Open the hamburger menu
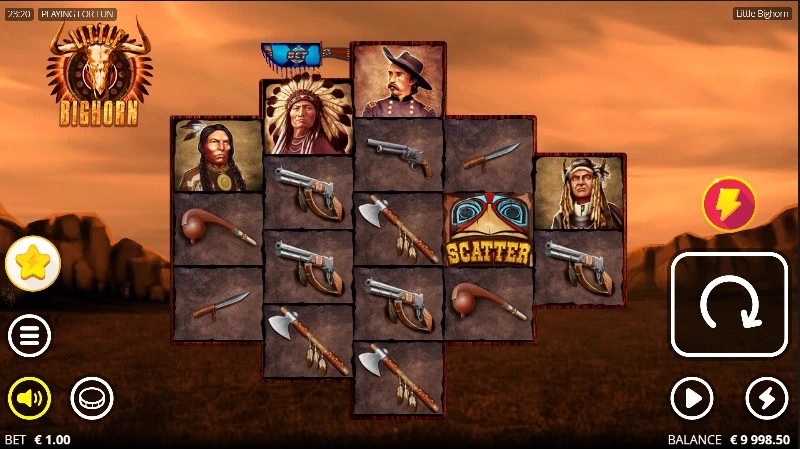This screenshot has height=449, width=800. (x=29, y=336)
